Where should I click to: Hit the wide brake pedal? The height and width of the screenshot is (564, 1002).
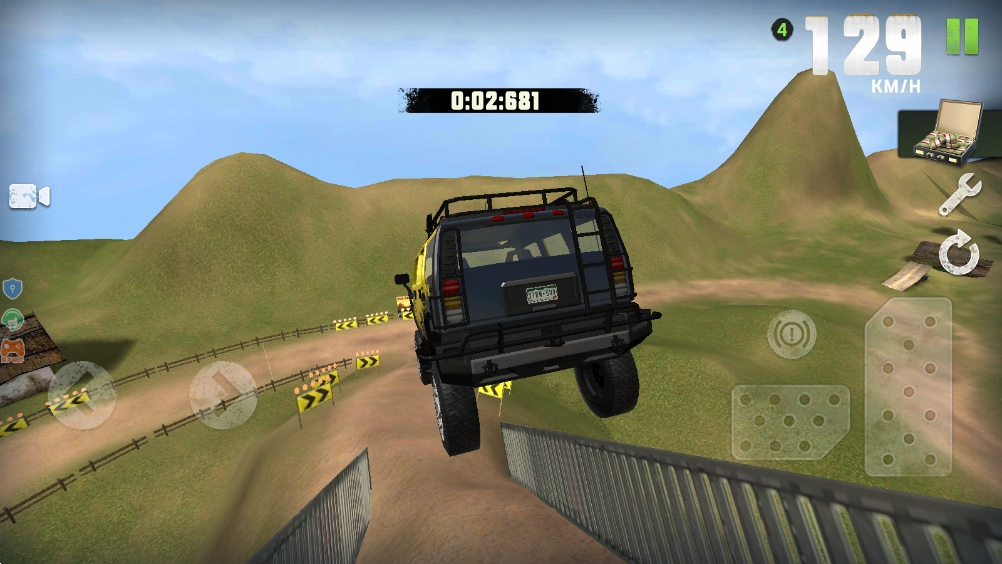tap(790, 422)
